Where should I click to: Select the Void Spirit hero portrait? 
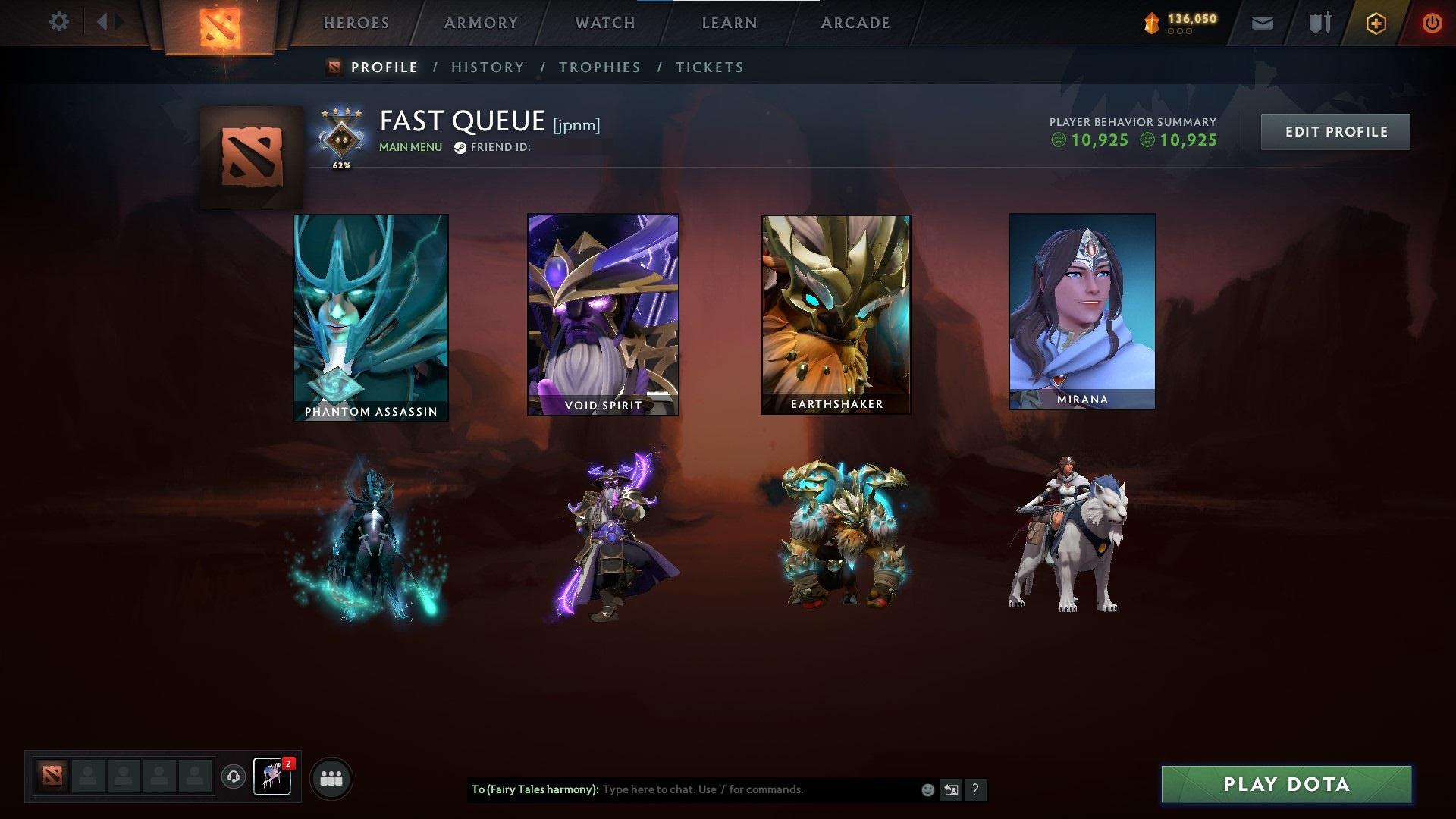(603, 313)
